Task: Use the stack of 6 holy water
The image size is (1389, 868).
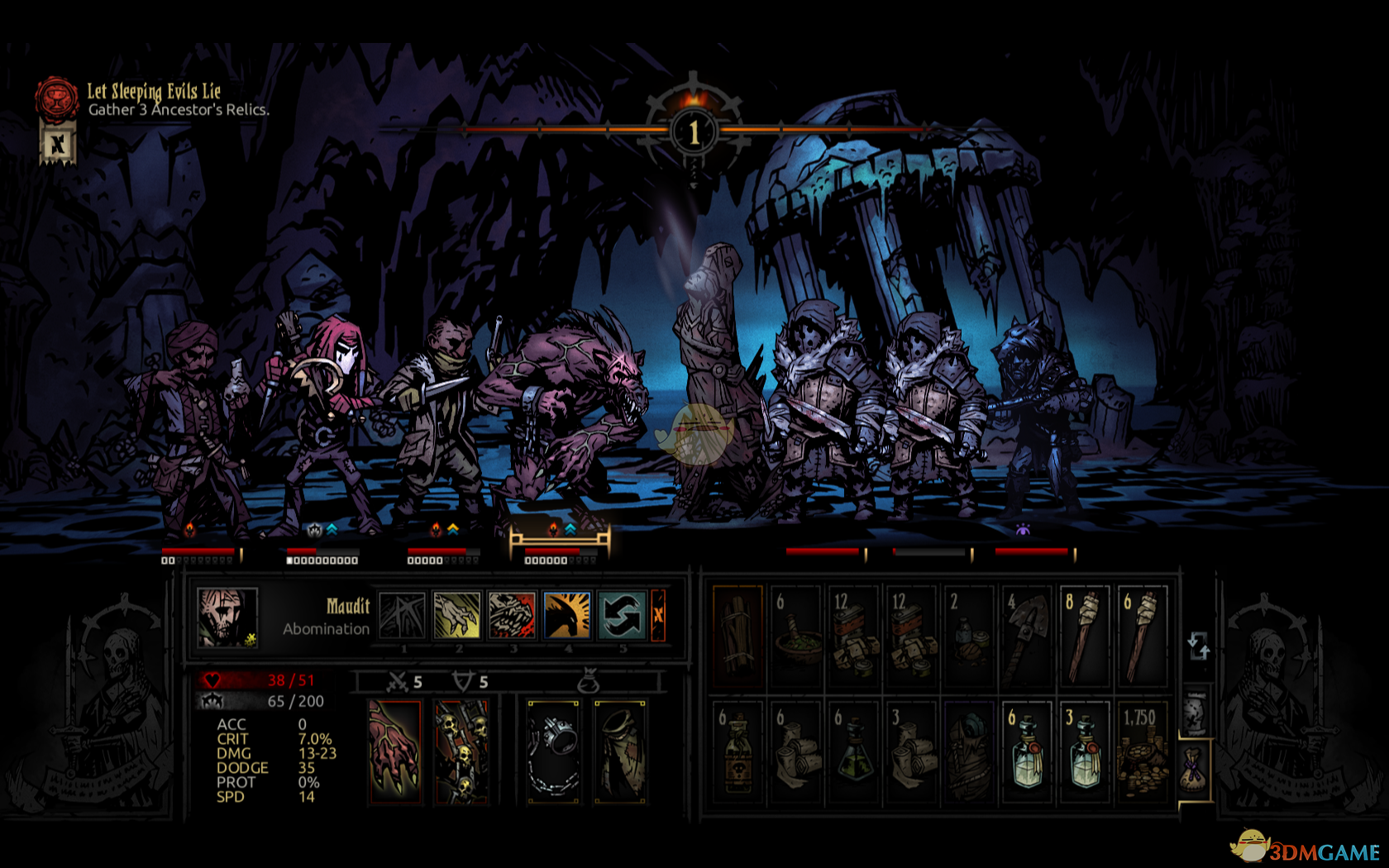Action: point(1027,751)
